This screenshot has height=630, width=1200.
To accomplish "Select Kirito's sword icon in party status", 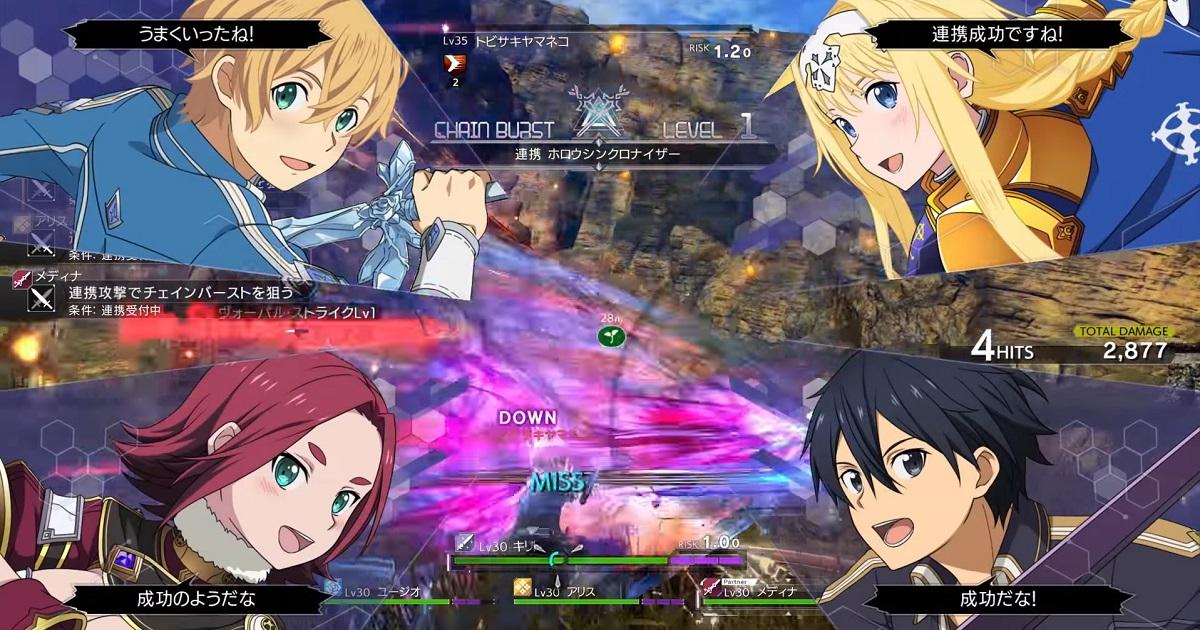I will (465, 543).
